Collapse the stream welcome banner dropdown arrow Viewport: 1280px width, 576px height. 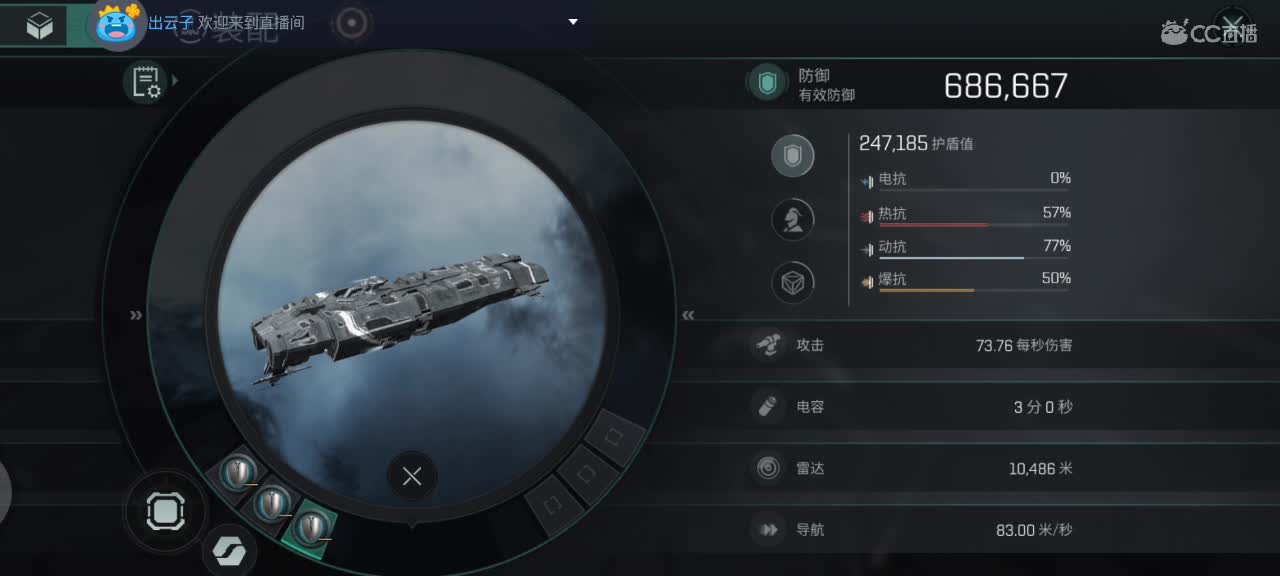pos(573,22)
